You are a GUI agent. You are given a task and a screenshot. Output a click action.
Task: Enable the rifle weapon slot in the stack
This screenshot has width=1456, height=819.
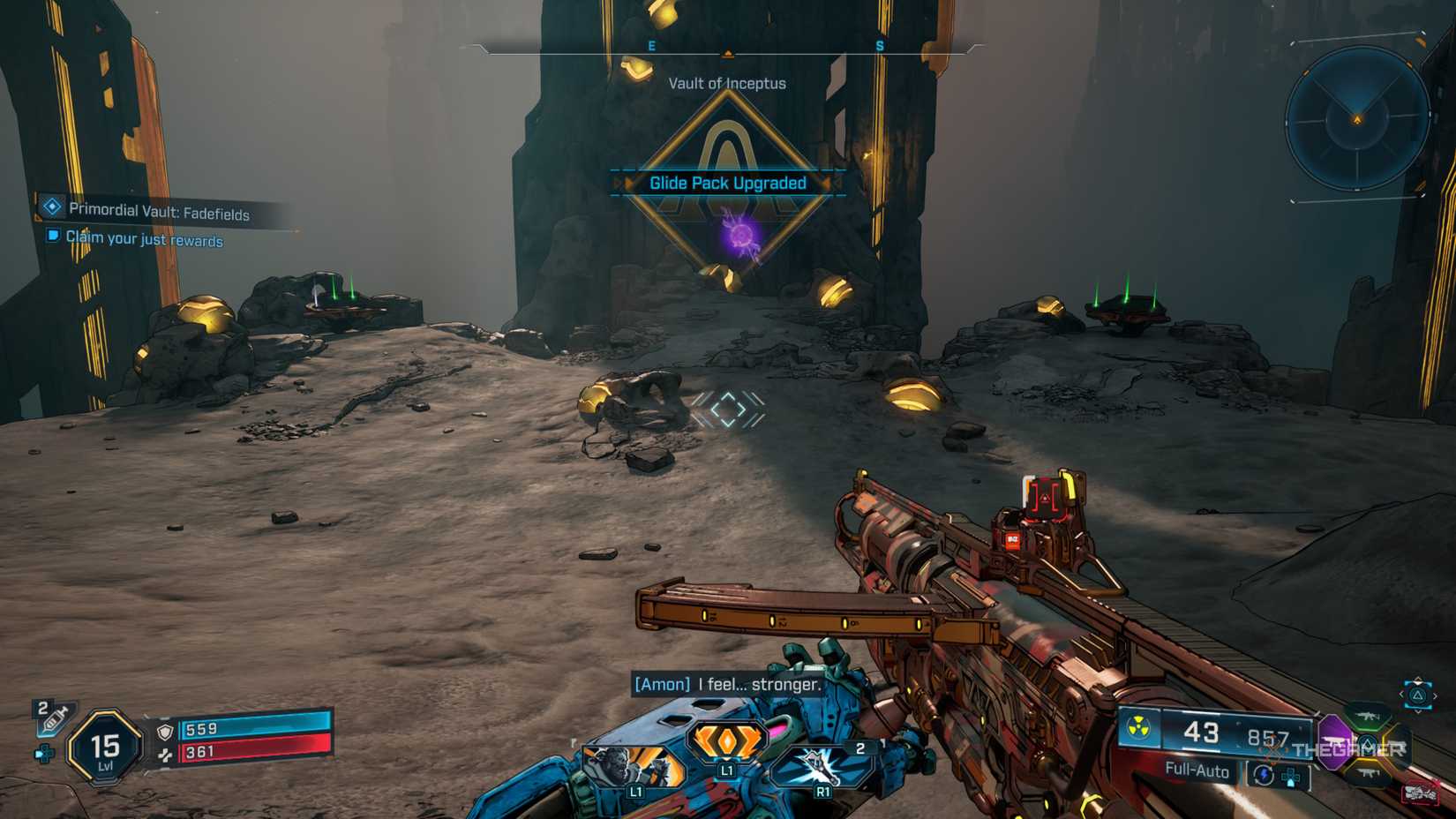point(1368,717)
